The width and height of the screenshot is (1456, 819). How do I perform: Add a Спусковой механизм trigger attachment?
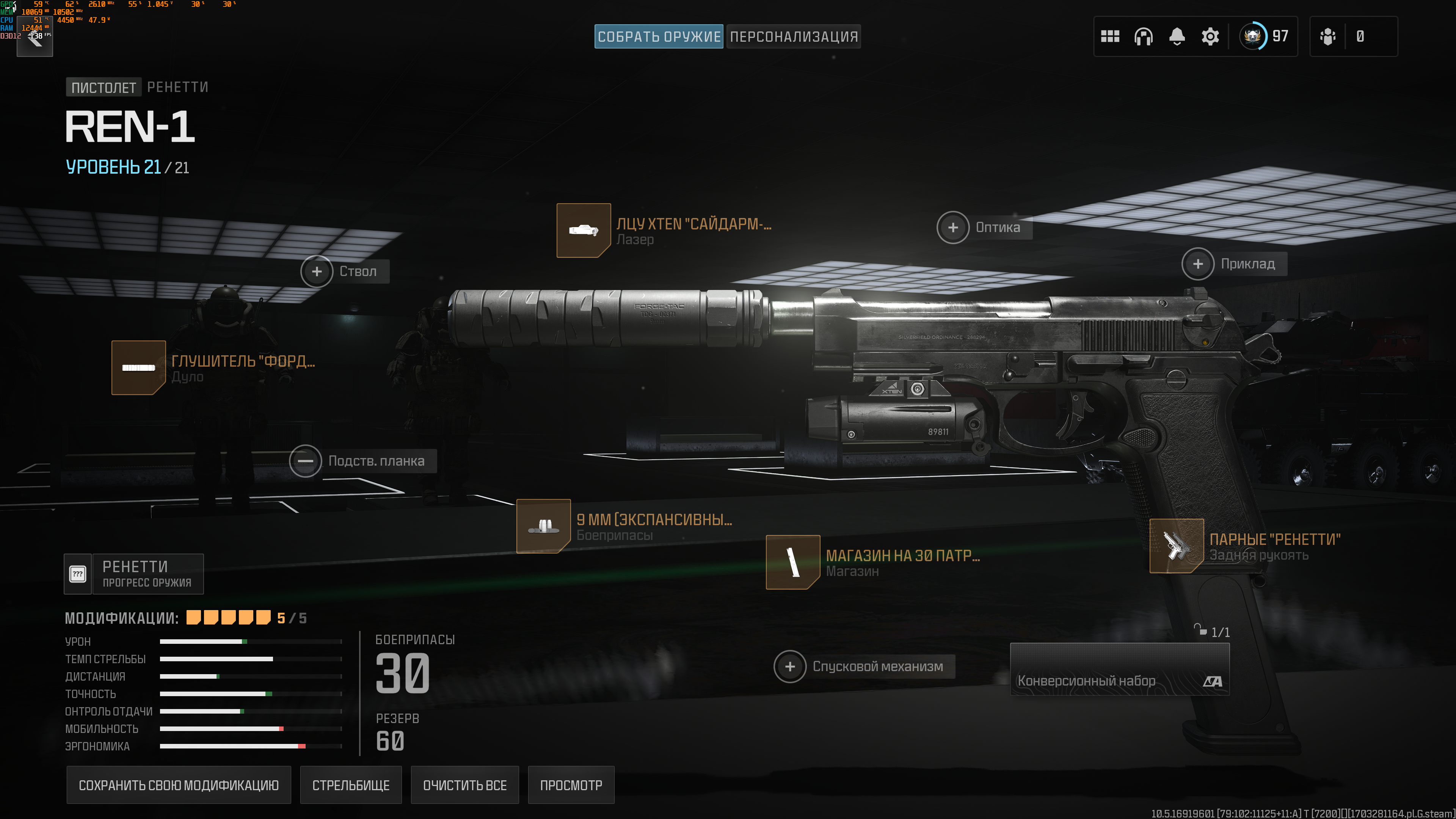(789, 667)
